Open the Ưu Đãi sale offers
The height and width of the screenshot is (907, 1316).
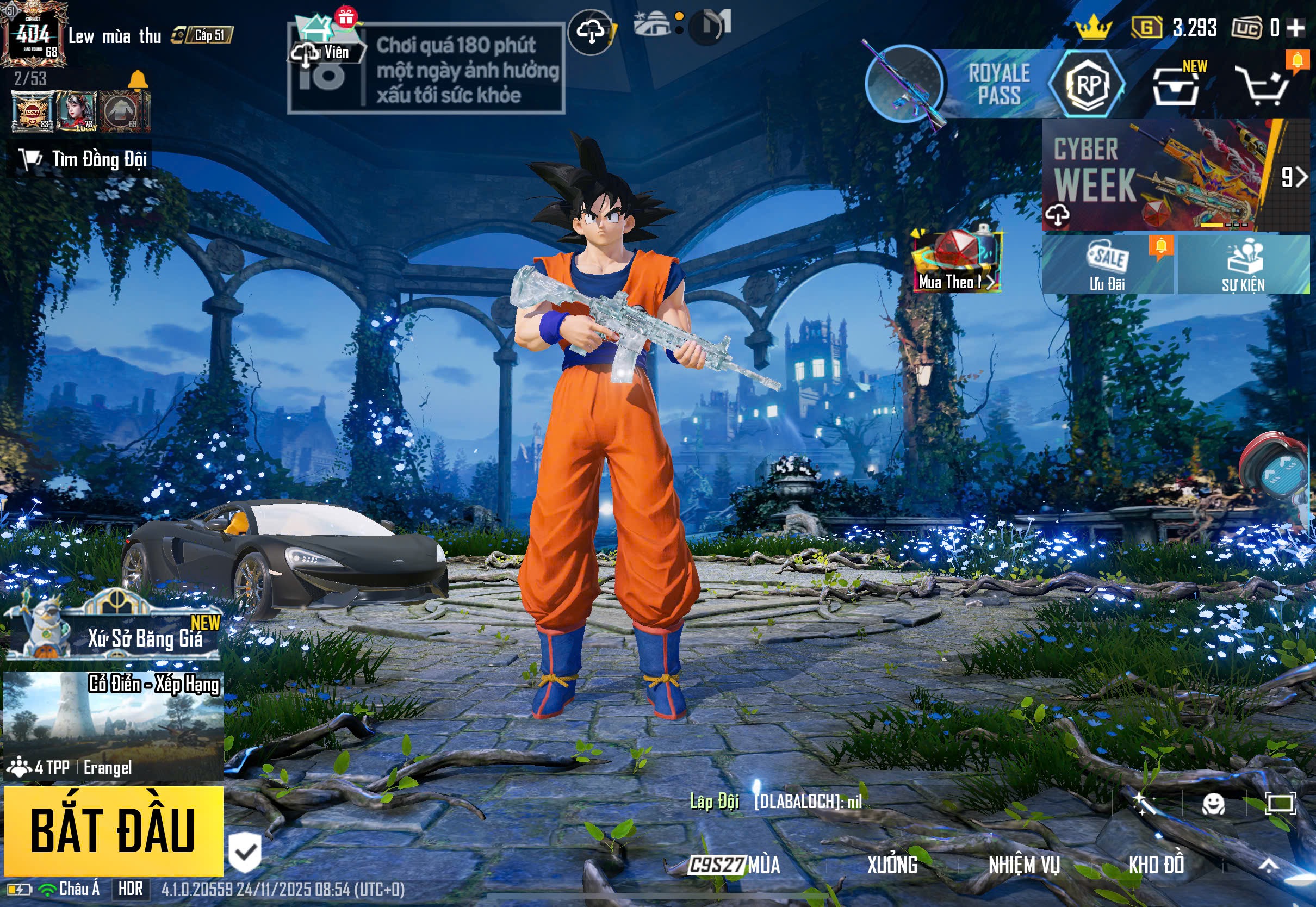[1107, 265]
